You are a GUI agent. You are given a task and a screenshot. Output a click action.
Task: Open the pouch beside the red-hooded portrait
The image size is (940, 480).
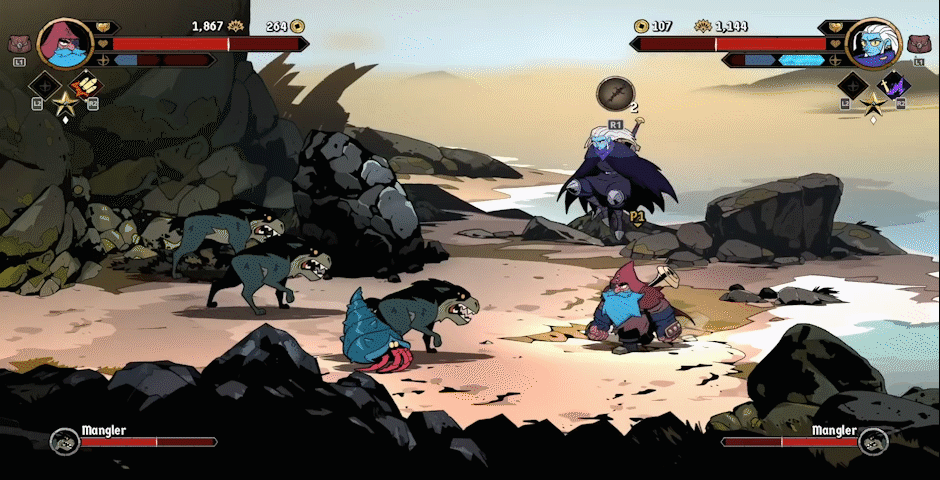(17, 44)
